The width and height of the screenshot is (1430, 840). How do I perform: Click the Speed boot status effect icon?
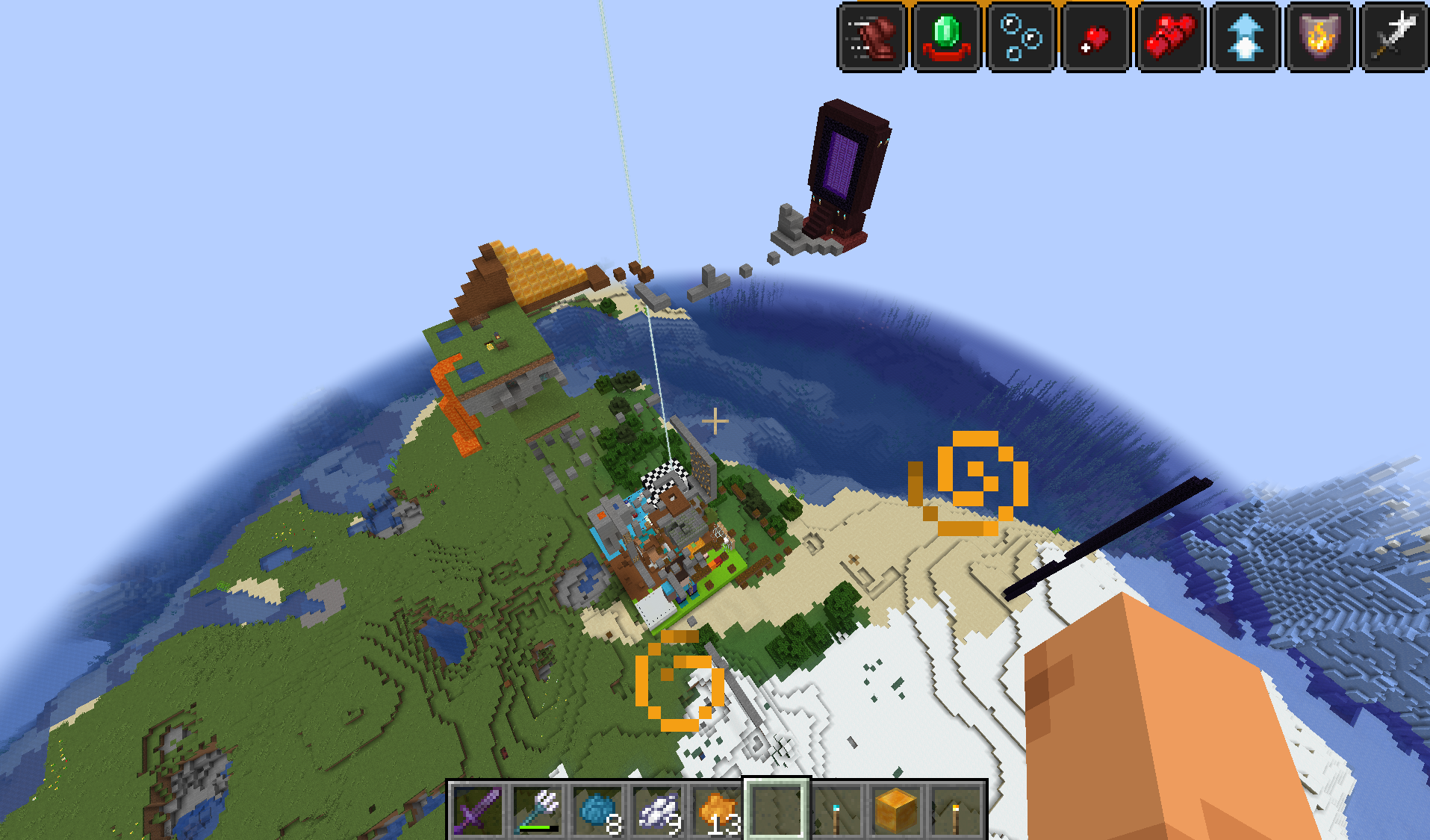coord(872,37)
